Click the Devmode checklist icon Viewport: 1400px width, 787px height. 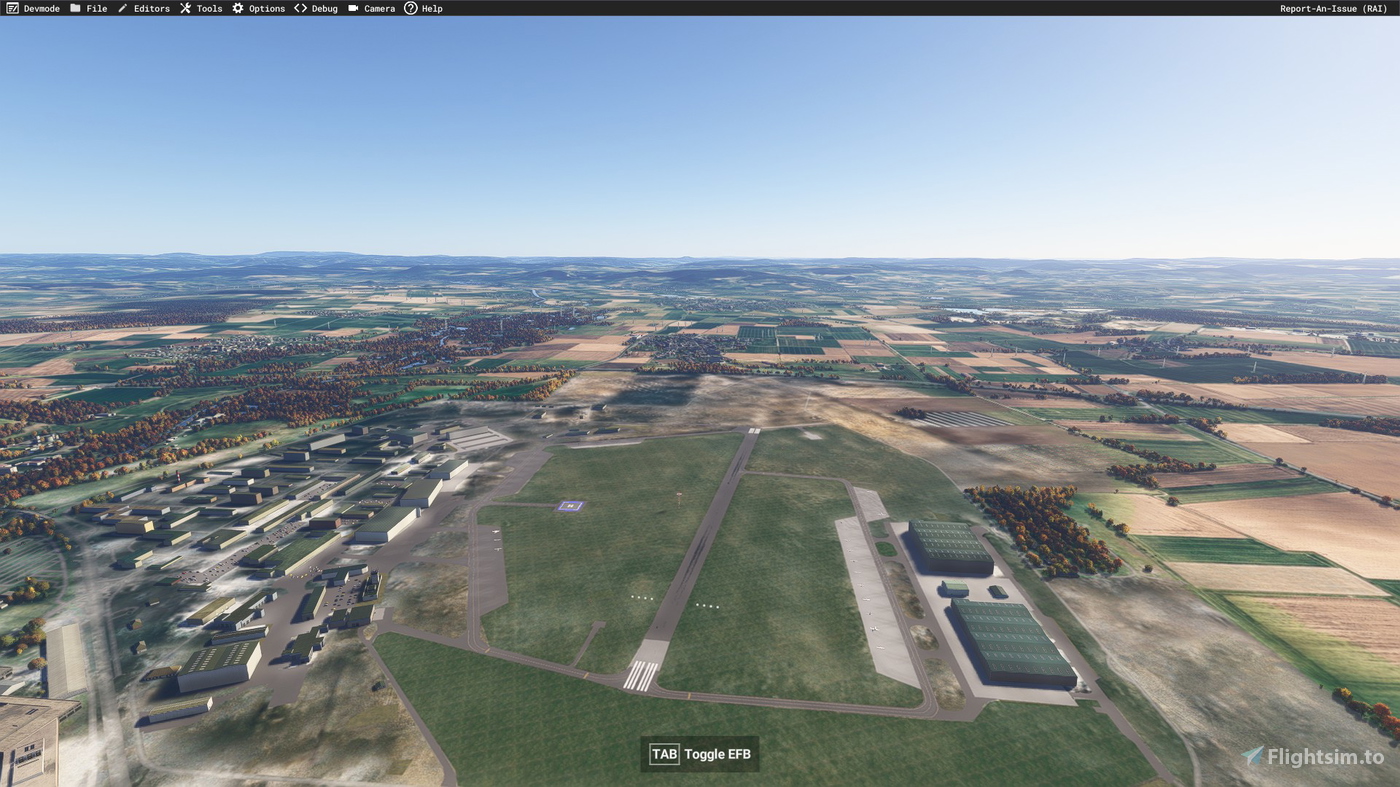pos(11,7)
